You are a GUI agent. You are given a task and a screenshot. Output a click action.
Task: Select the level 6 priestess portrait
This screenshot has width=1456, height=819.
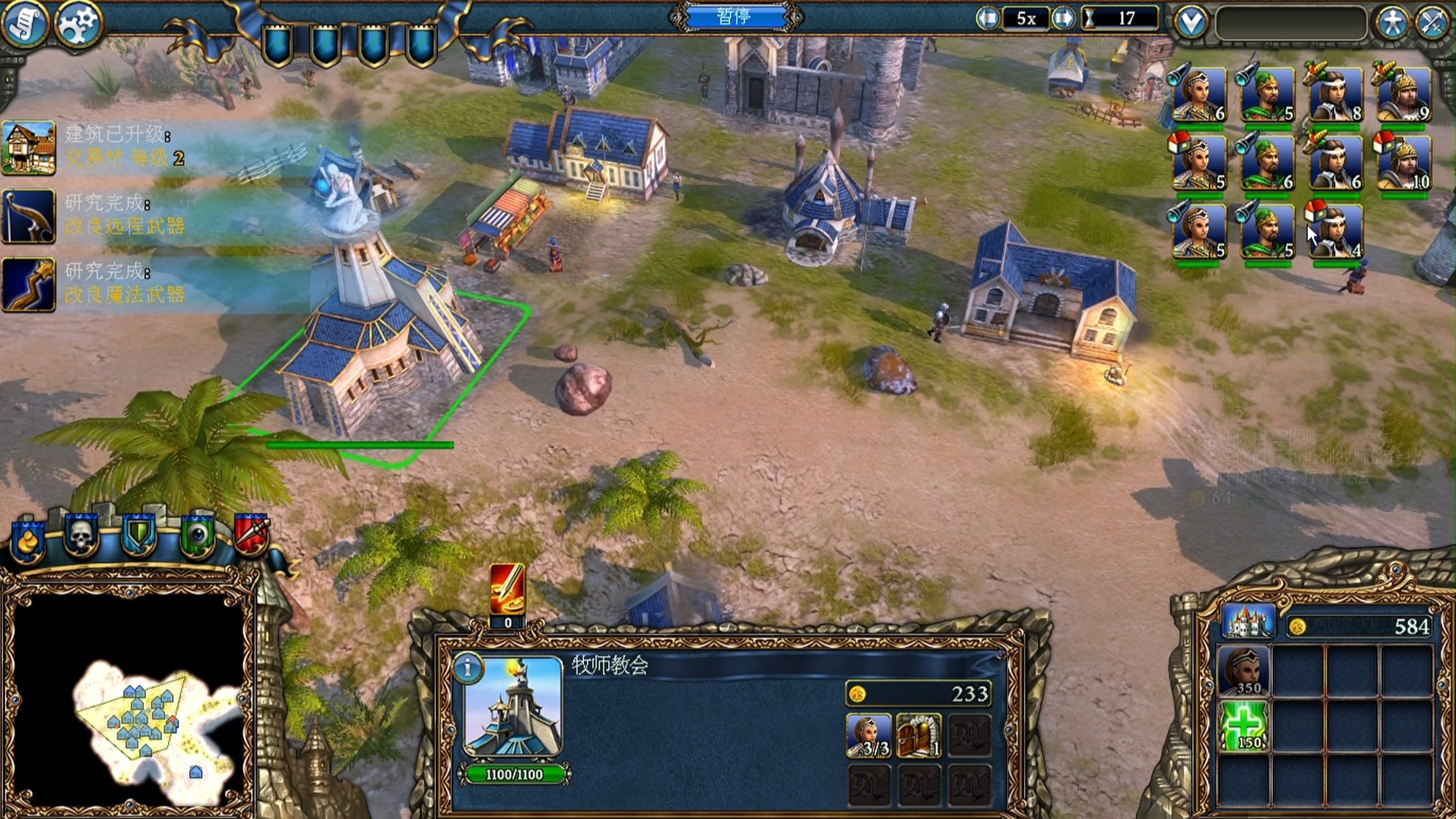tap(1199, 95)
